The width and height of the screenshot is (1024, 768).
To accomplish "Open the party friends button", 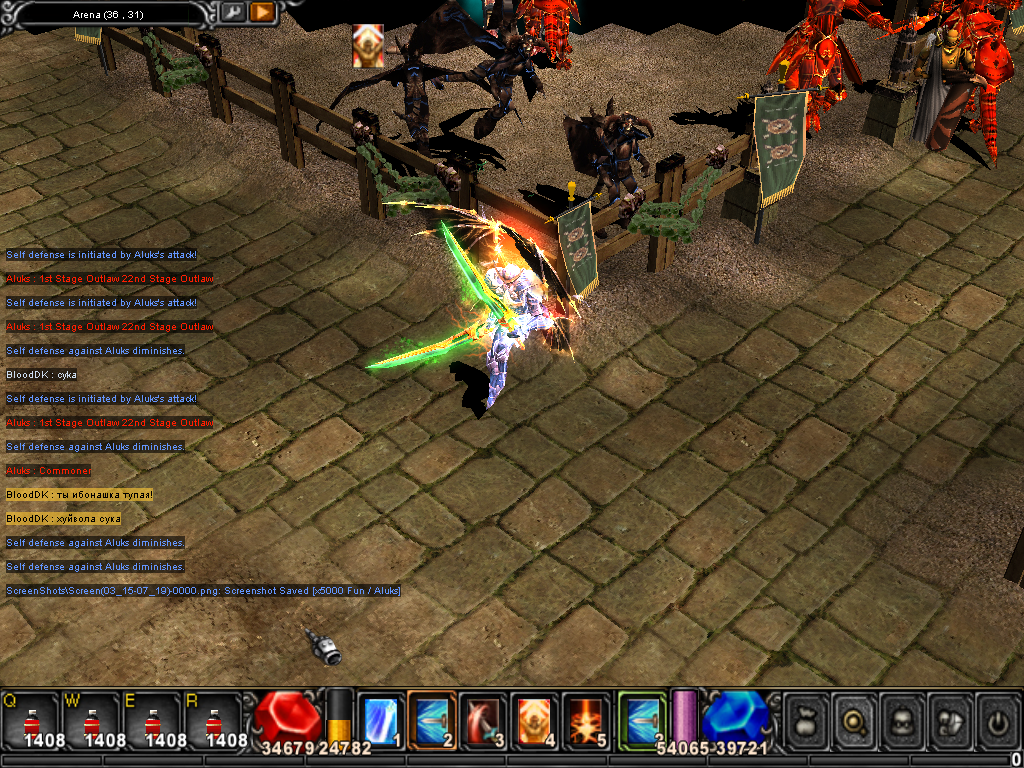I will pos(950,718).
